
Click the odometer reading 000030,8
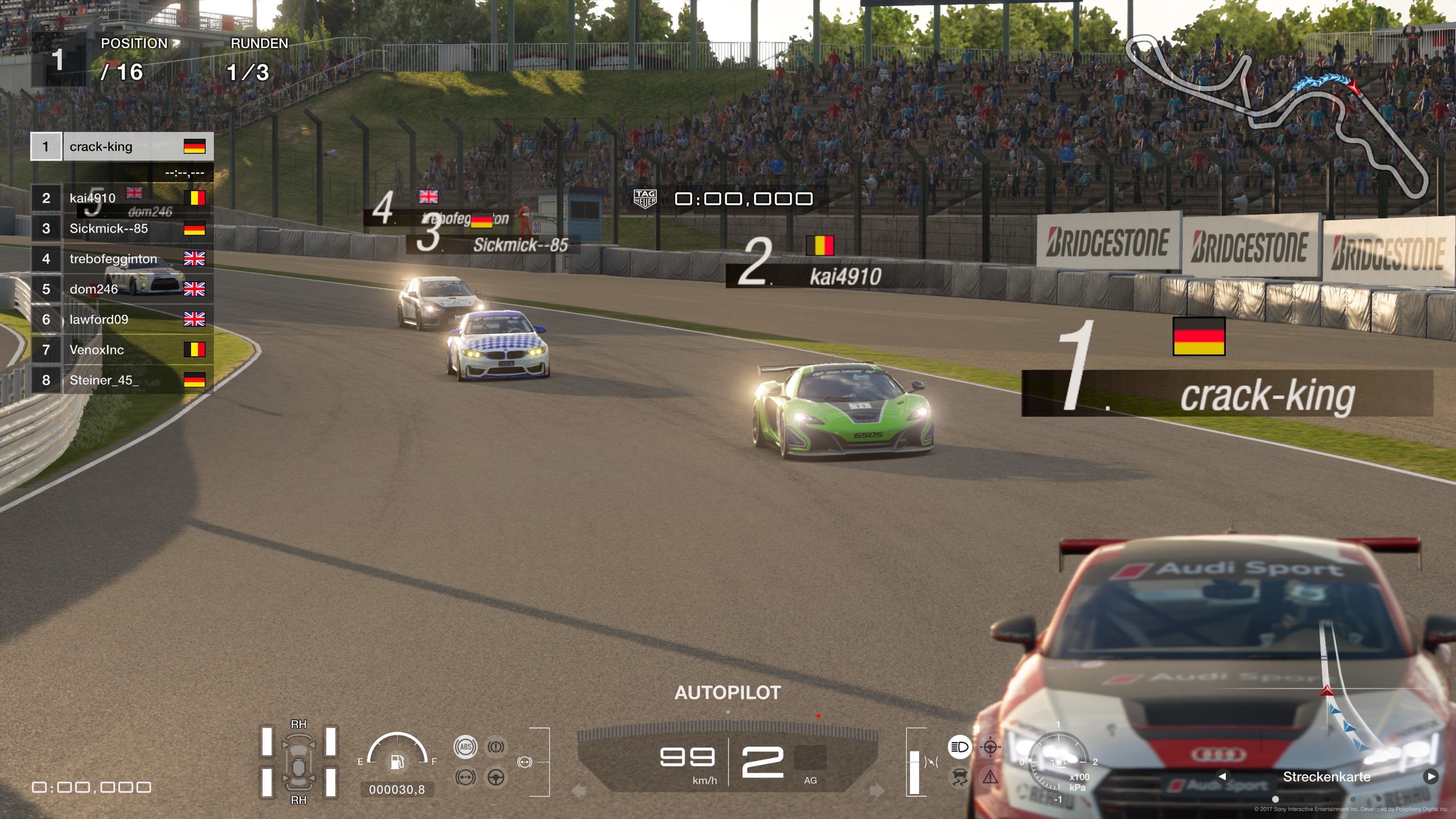[397, 789]
